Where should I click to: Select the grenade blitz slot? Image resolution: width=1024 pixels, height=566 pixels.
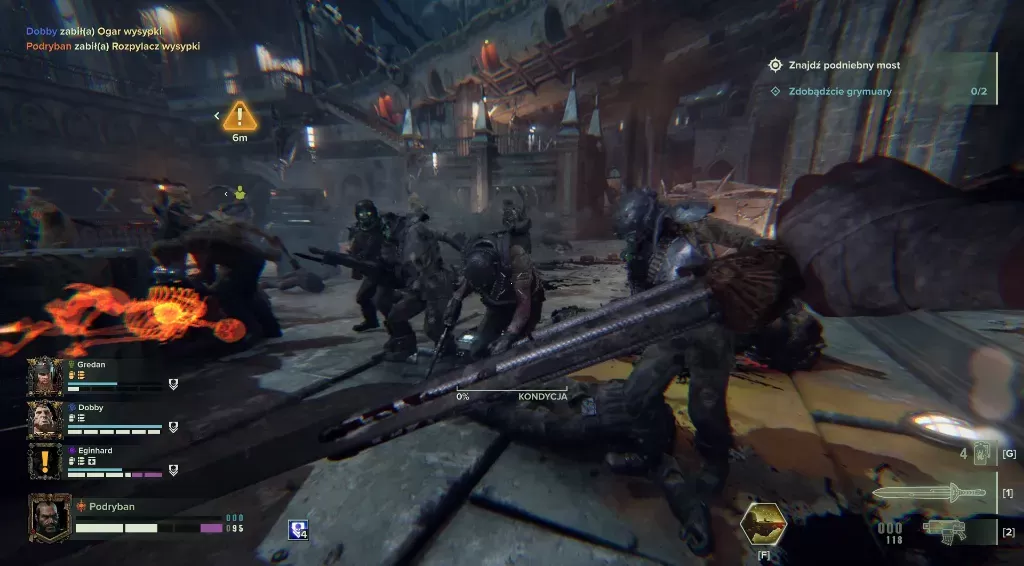tap(981, 454)
